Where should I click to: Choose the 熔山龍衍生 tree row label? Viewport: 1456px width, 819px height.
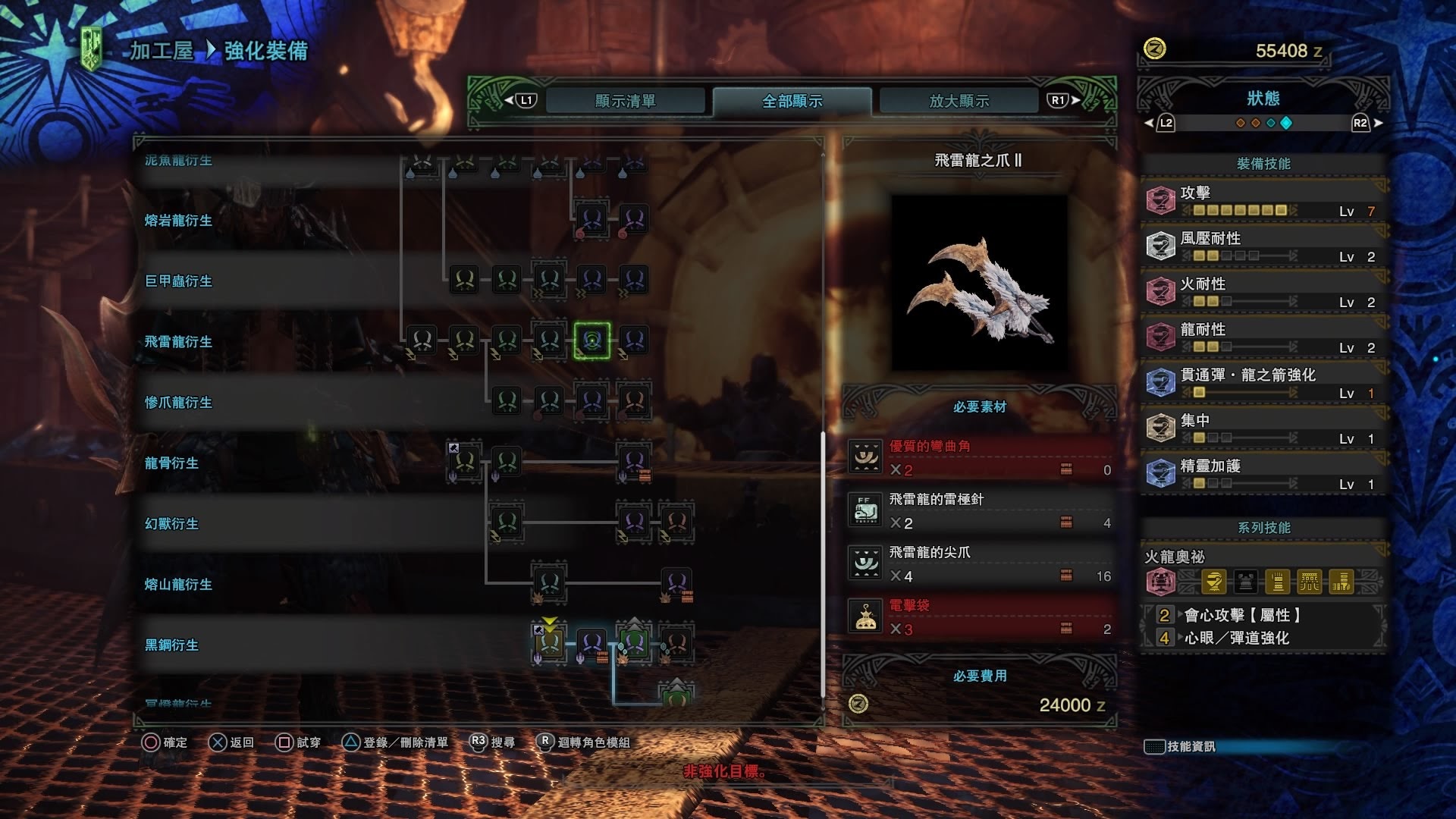[x=178, y=585]
